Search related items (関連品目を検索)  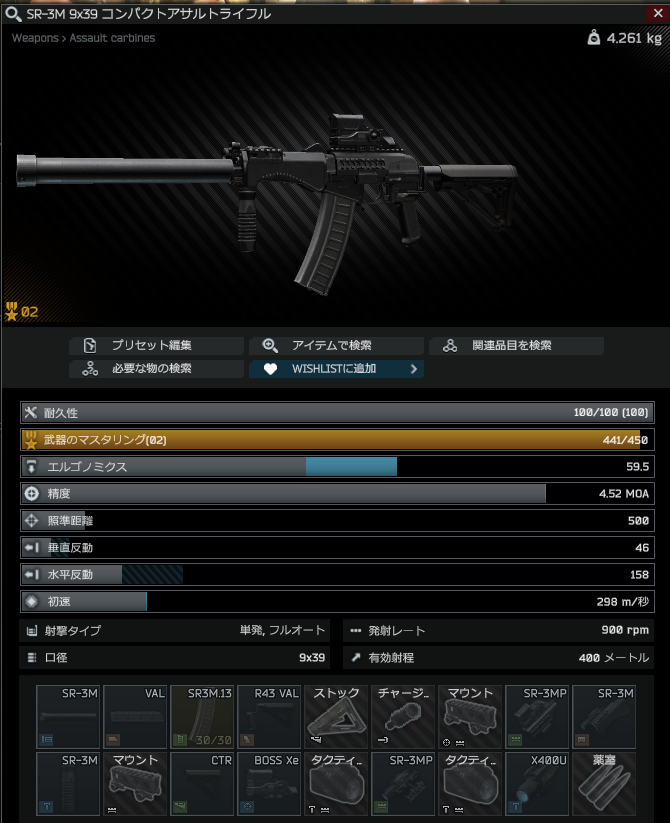point(516,346)
